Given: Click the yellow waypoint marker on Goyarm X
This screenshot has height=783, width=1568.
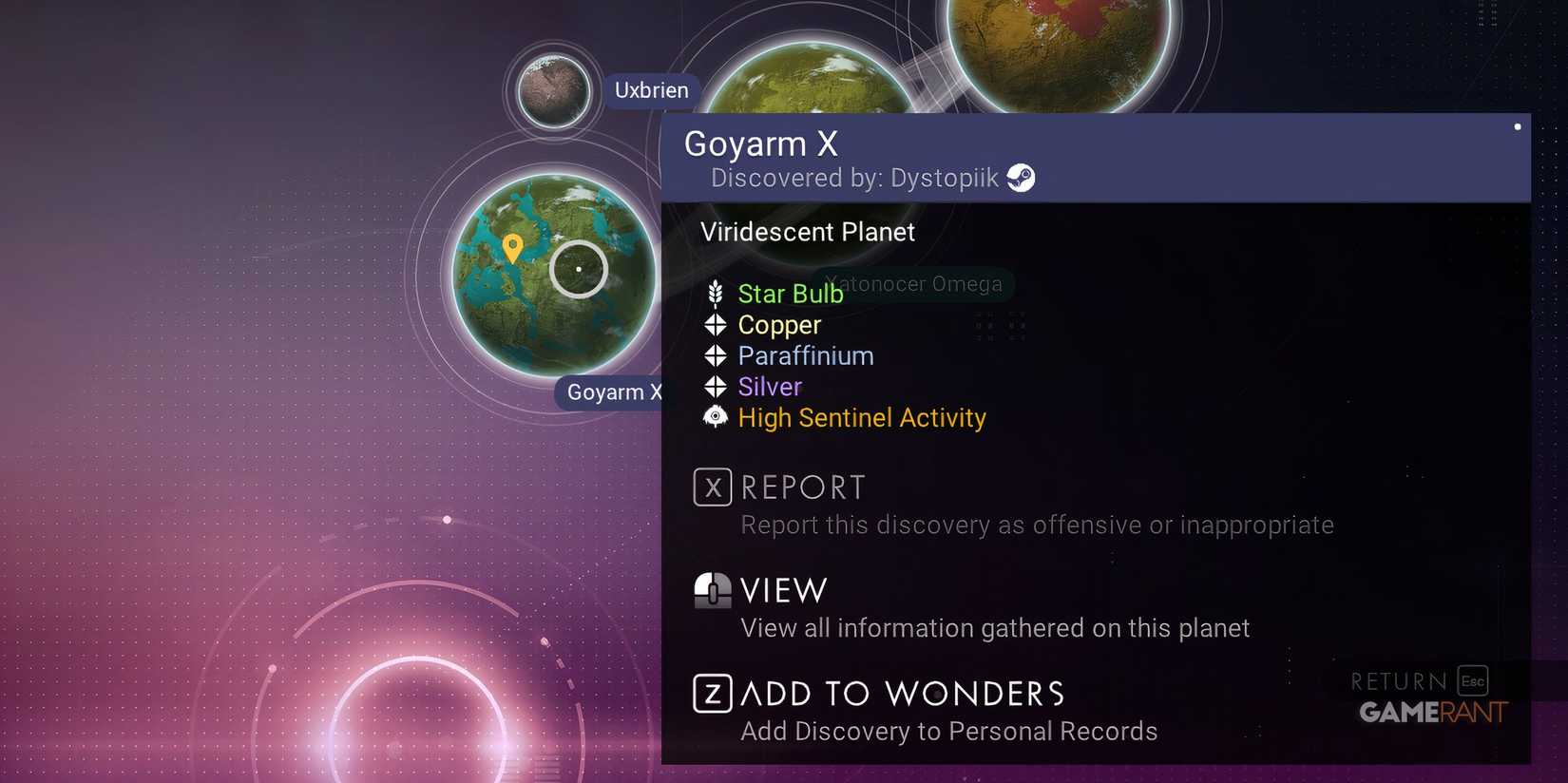Looking at the screenshot, I should (x=514, y=249).
